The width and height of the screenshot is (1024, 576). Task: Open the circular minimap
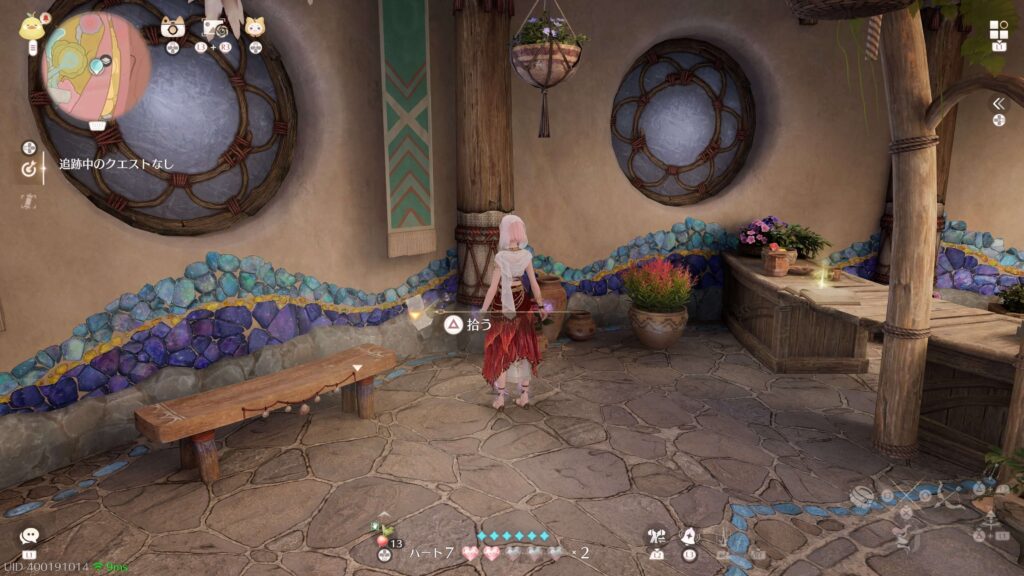point(97,65)
